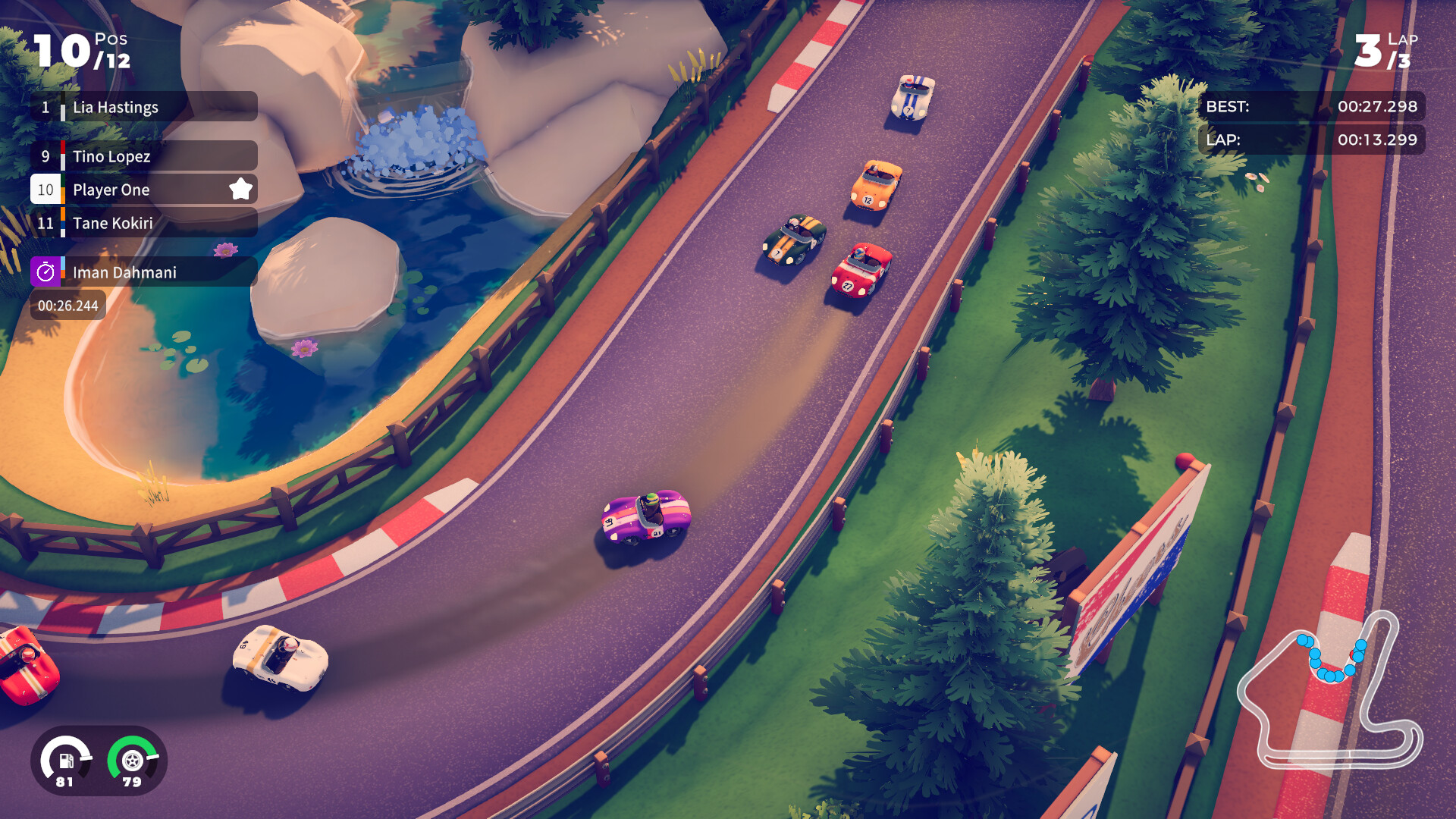Click the Tane Kokiri name bar

point(114,223)
